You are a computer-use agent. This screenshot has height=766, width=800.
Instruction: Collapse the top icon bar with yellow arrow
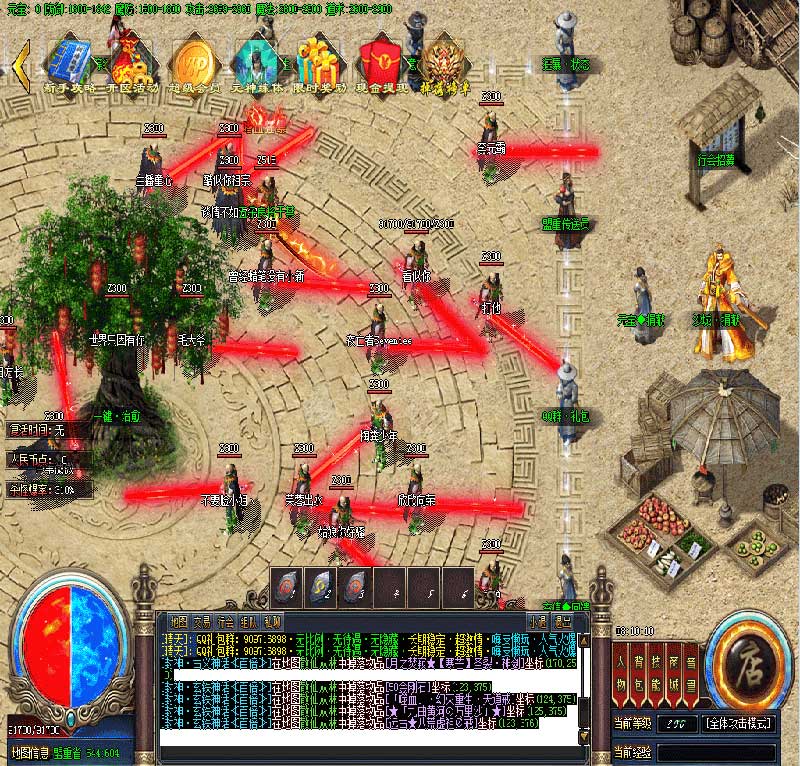(x=20, y=60)
